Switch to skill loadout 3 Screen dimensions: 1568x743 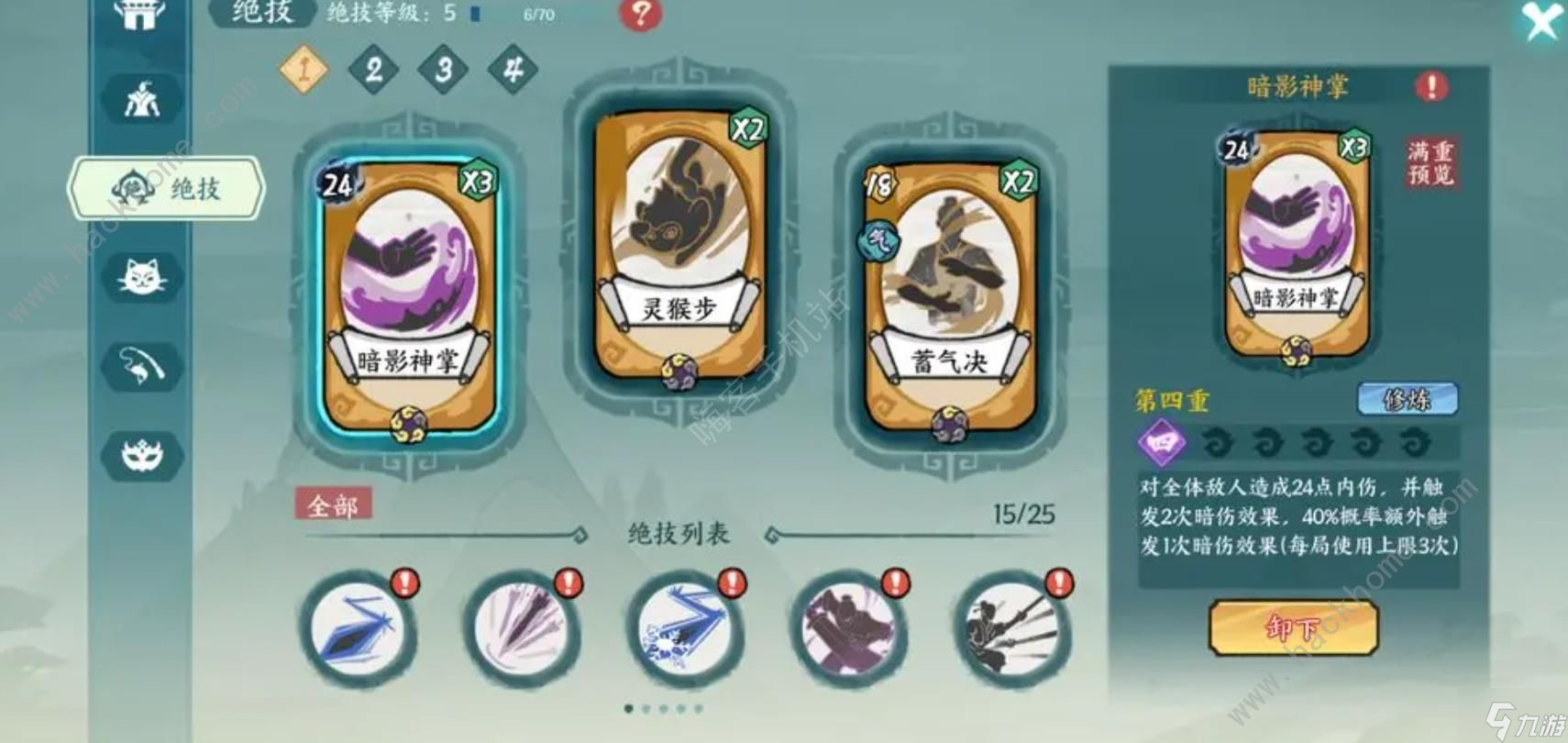click(444, 69)
